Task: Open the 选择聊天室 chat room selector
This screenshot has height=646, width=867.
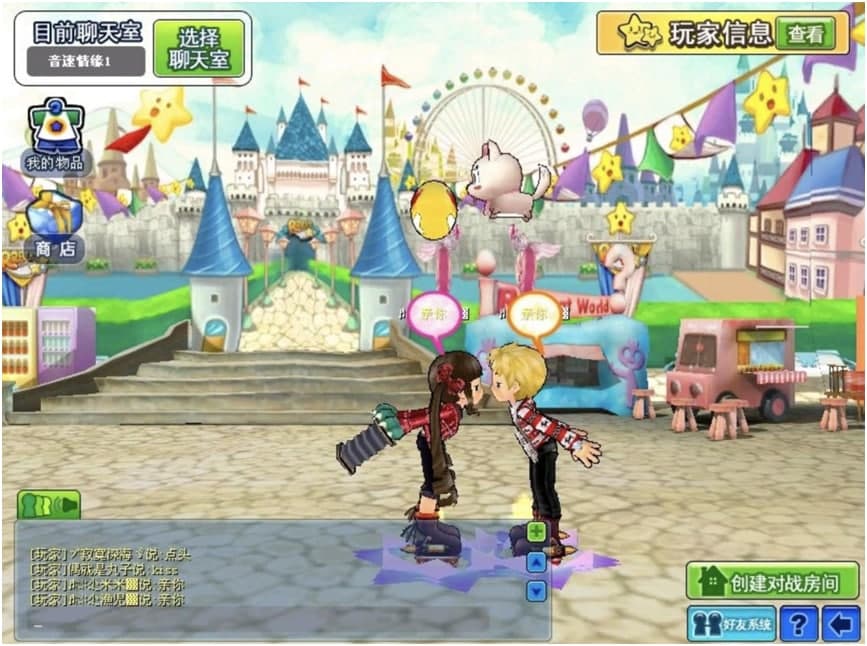Action: point(198,48)
